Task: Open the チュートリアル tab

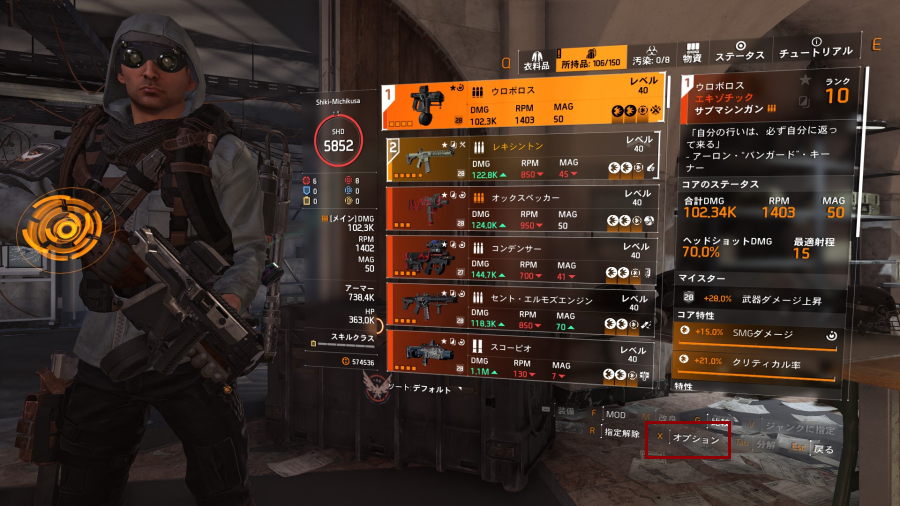Action: (x=816, y=50)
